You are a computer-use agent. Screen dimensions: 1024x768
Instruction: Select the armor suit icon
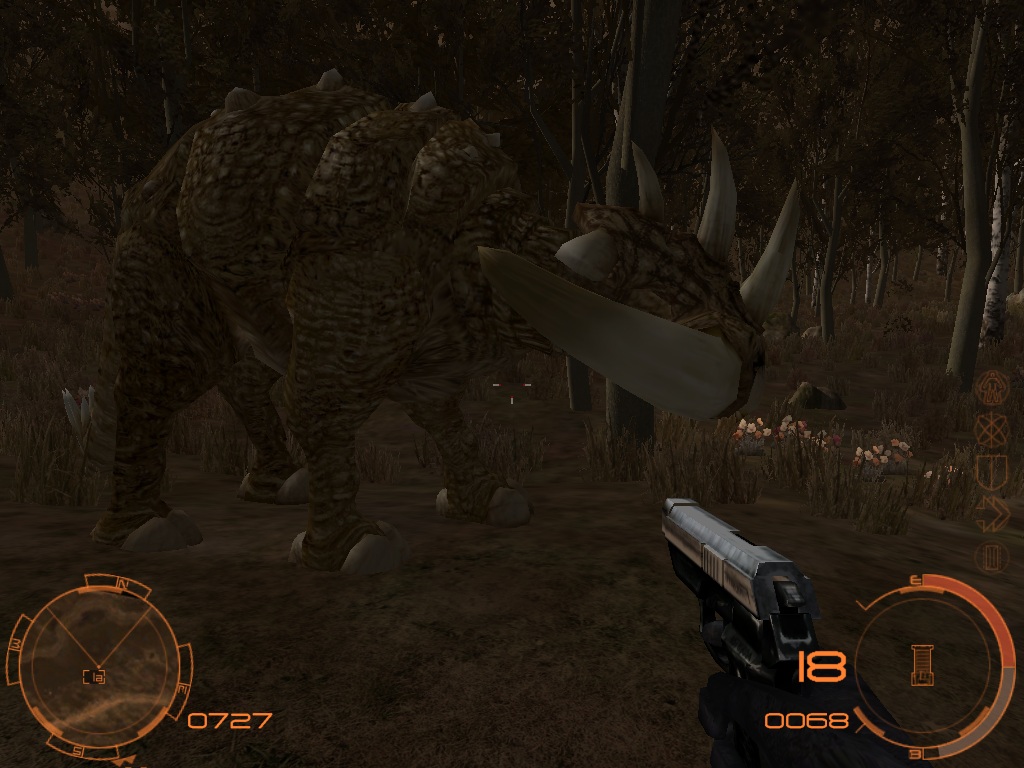tap(990, 385)
